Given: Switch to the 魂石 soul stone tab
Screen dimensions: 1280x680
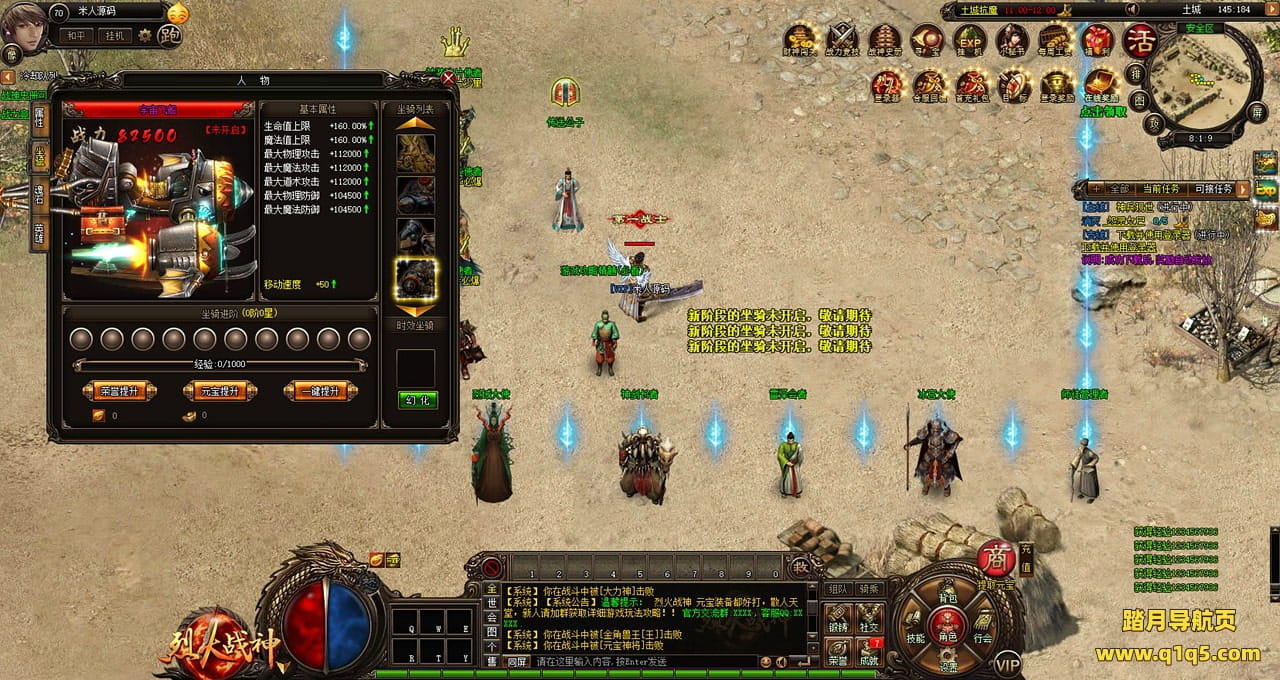Looking at the screenshot, I should pos(39,196).
